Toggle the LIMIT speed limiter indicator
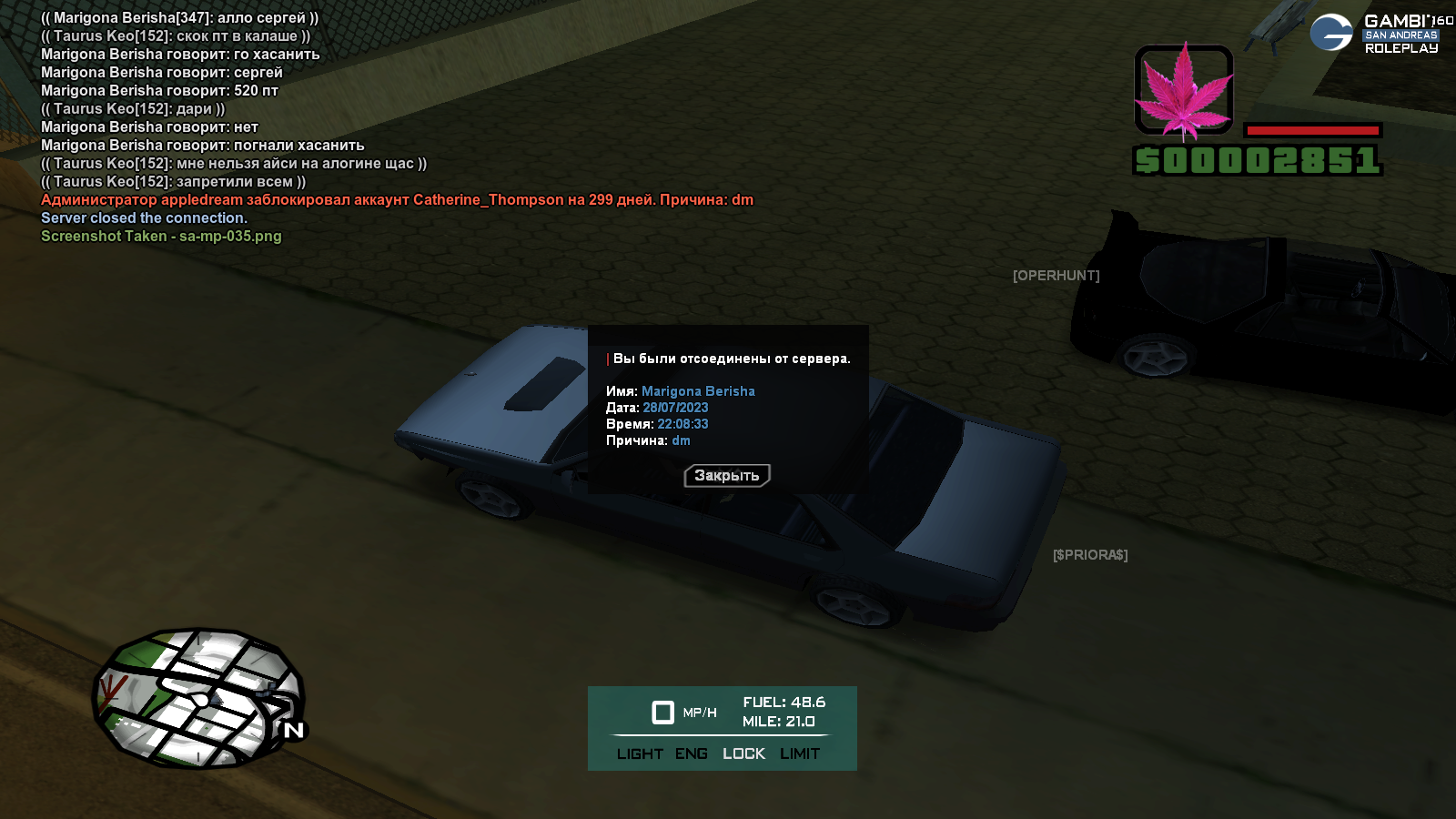The width and height of the screenshot is (1456, 819). 800,753
